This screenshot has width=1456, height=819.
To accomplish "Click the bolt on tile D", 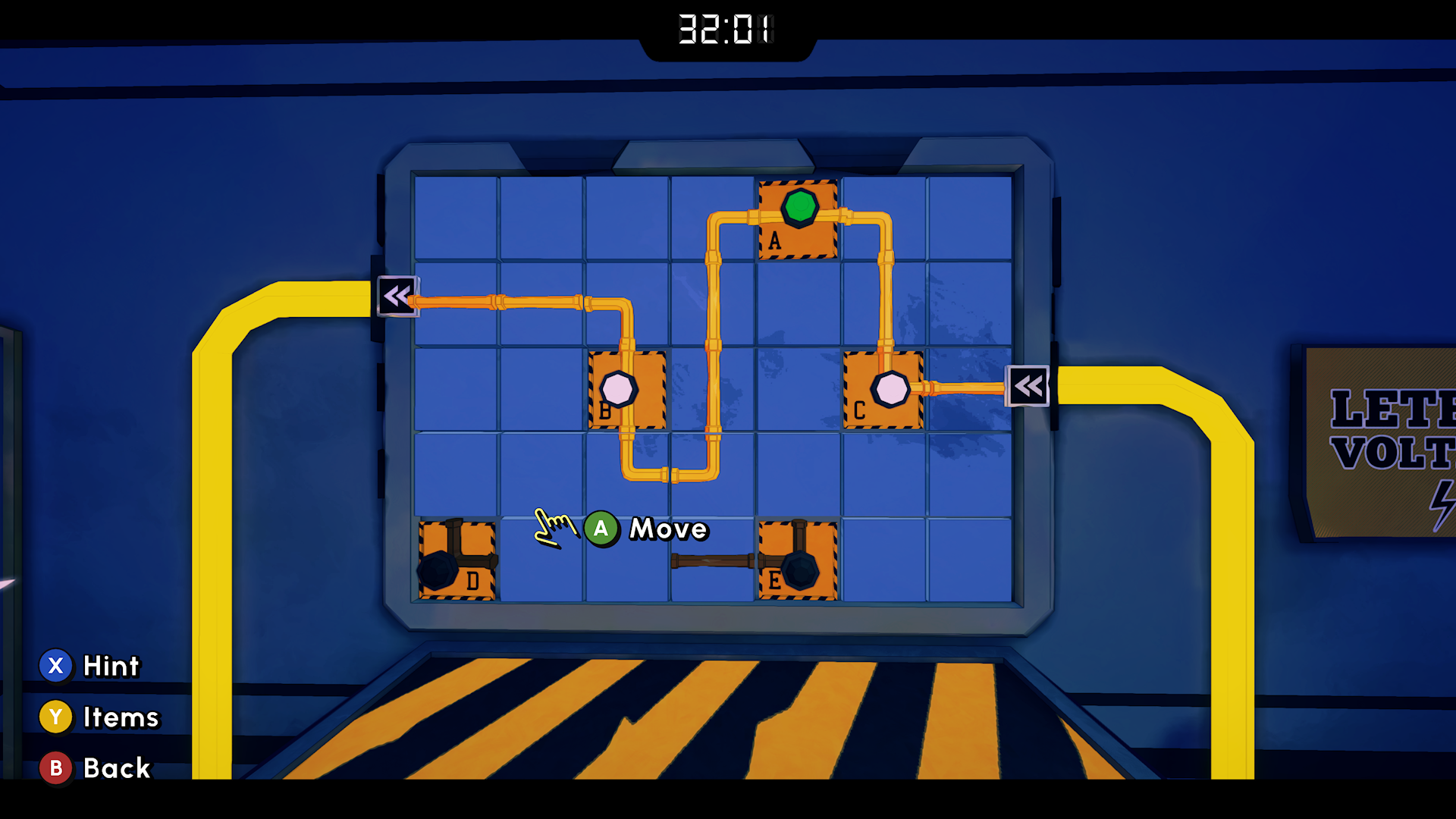I will click(438, 569).
